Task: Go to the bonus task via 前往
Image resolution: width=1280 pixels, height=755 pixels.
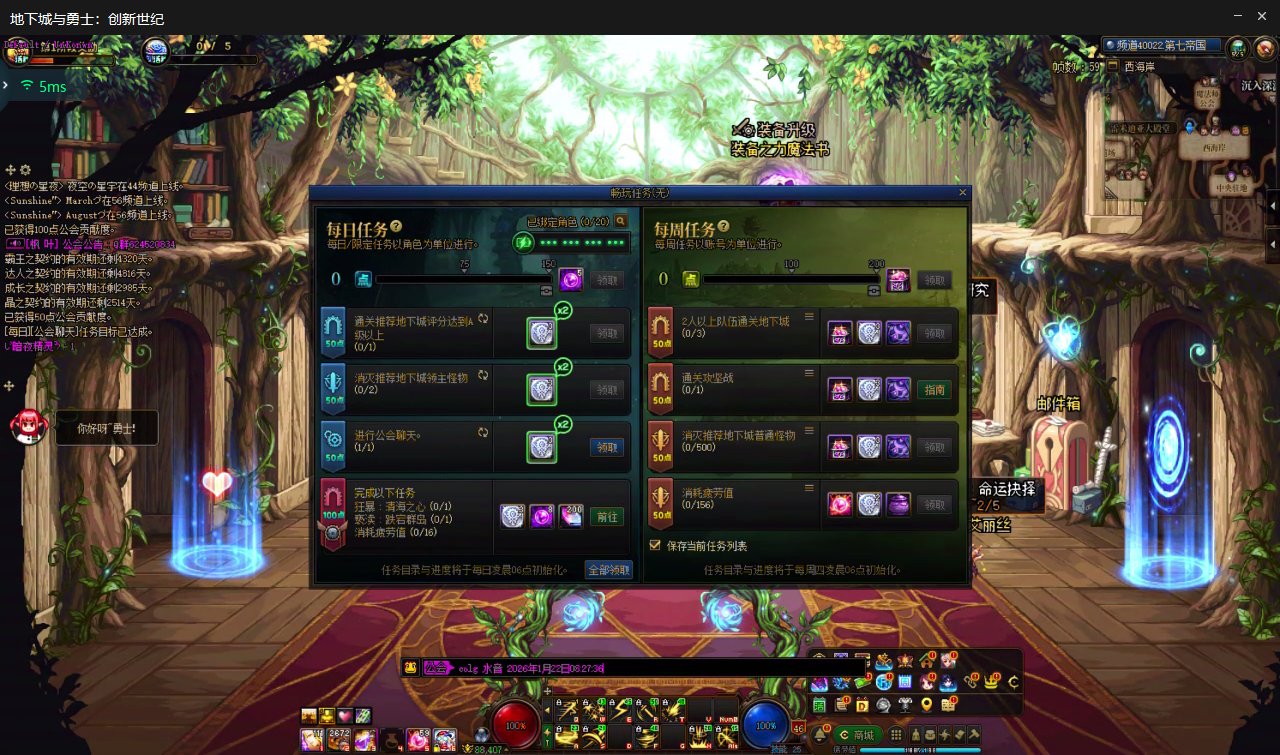Action: pos(606,517)
